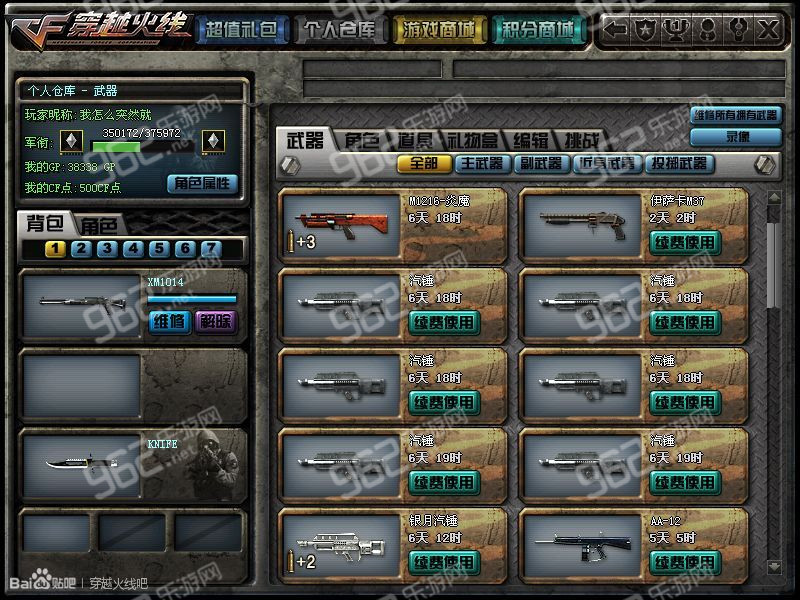Close the window with the X button
The width and height of the screenshot is (800, 600).
pyautogui.click(x=768, y=30)
